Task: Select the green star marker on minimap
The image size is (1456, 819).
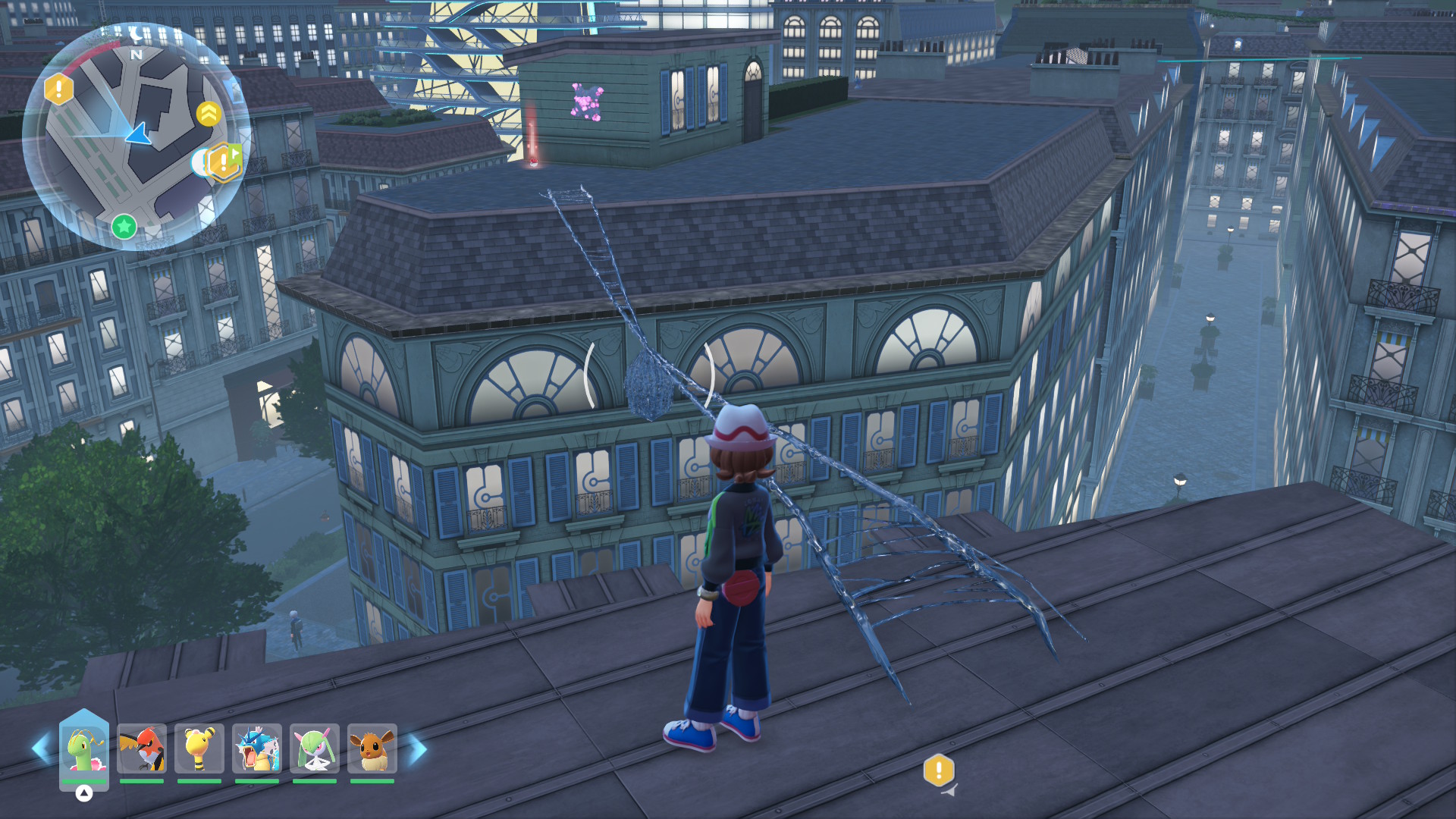Action: (x=124, y=226)
